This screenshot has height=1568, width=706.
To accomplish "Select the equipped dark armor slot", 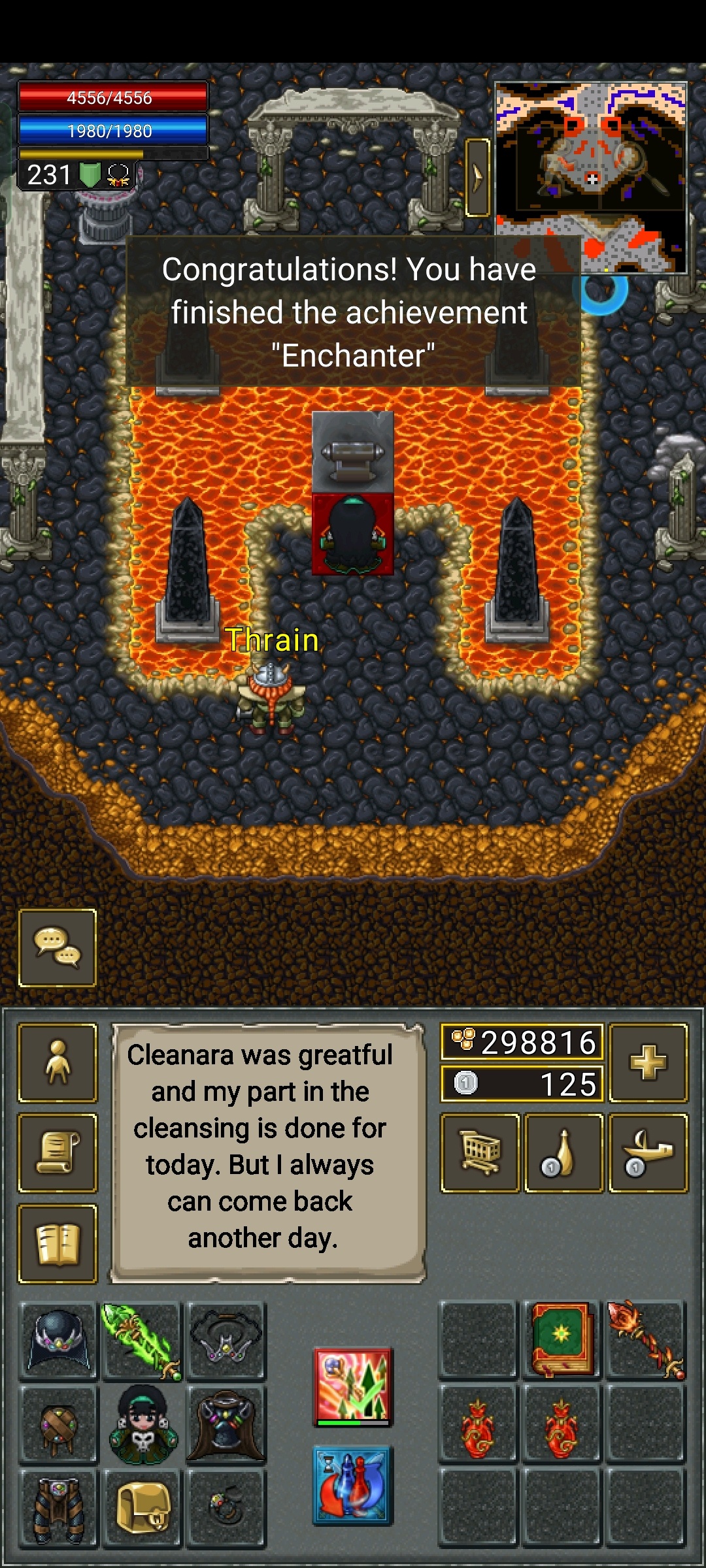I will pos(226,1424).
